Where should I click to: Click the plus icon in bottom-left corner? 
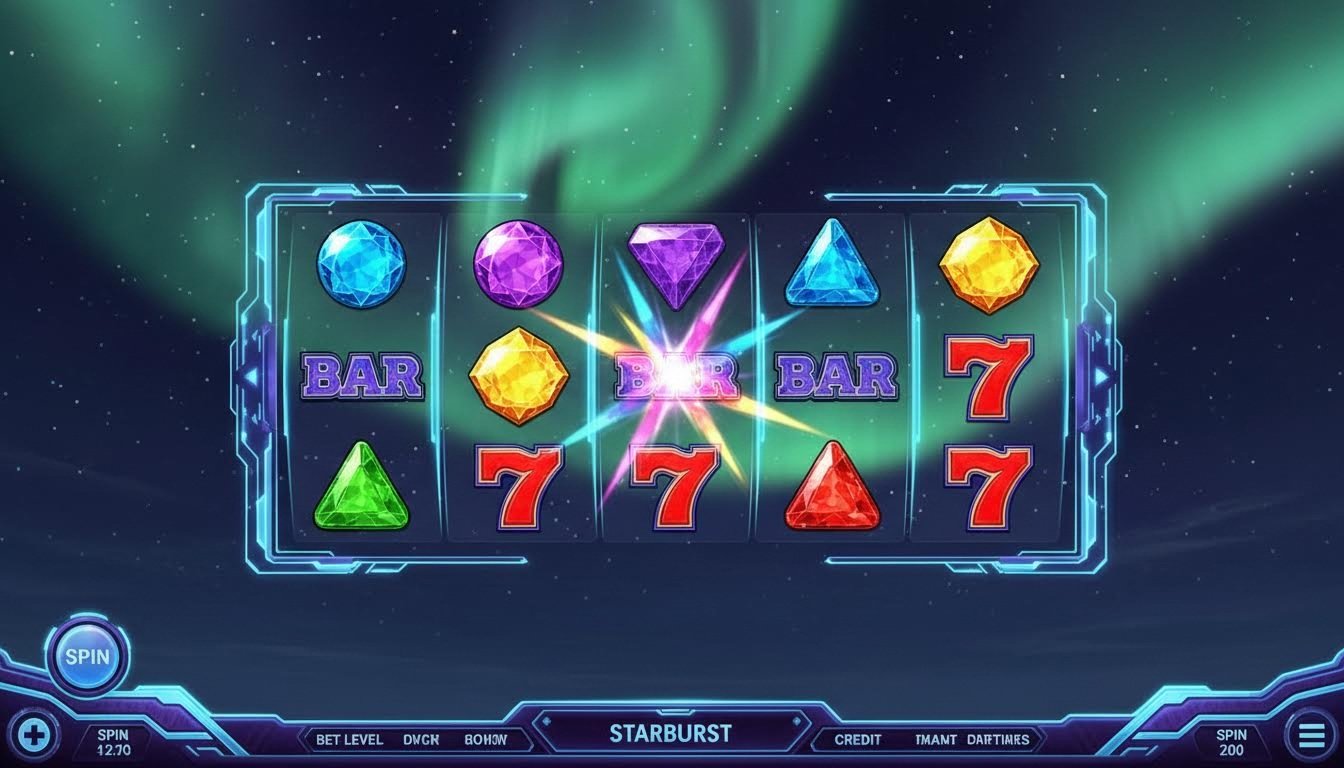pyautogui.click(x=33, y=735)
